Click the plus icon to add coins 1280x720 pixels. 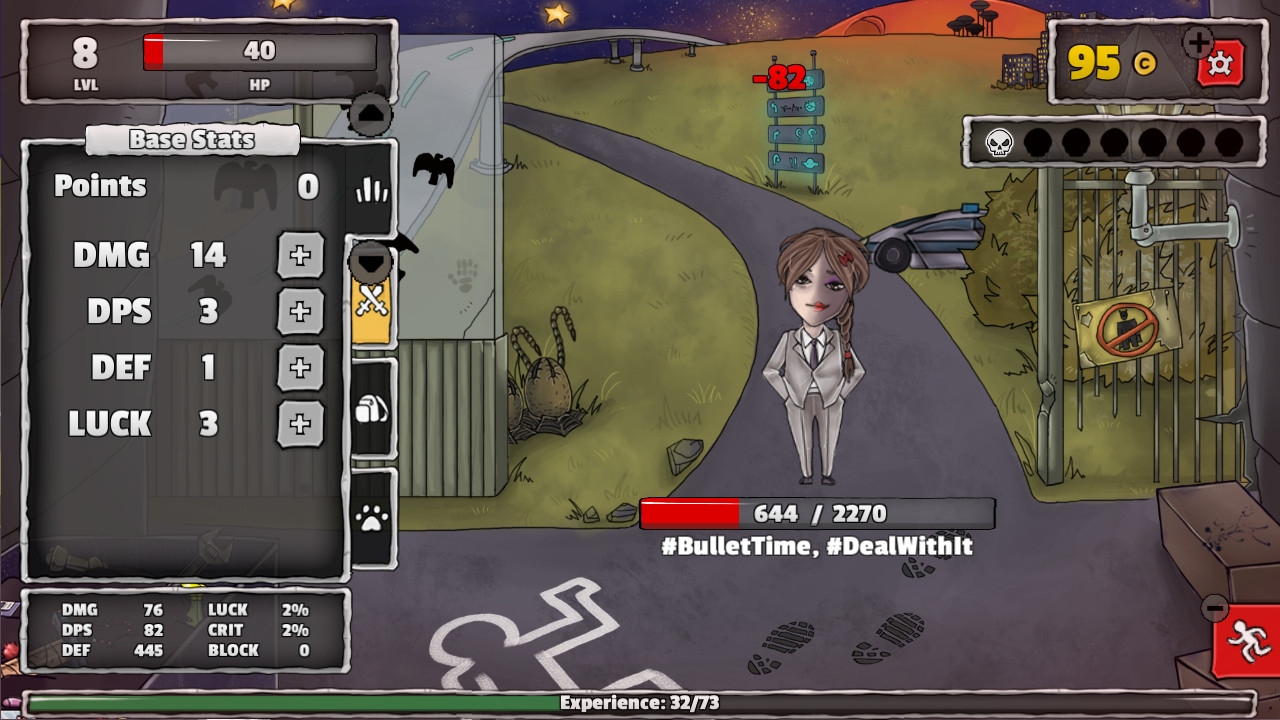click(1196, 42)
